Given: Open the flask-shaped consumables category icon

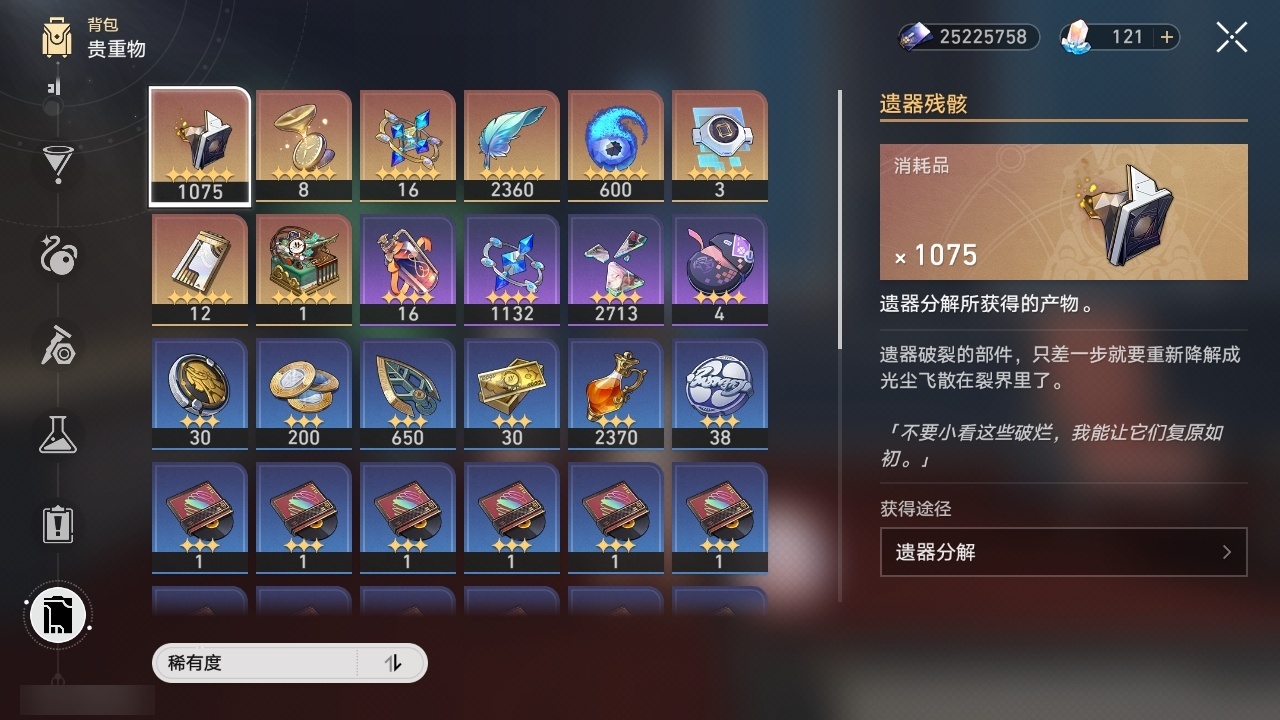Looking at the screenshot, I should (x=57, y=435).
